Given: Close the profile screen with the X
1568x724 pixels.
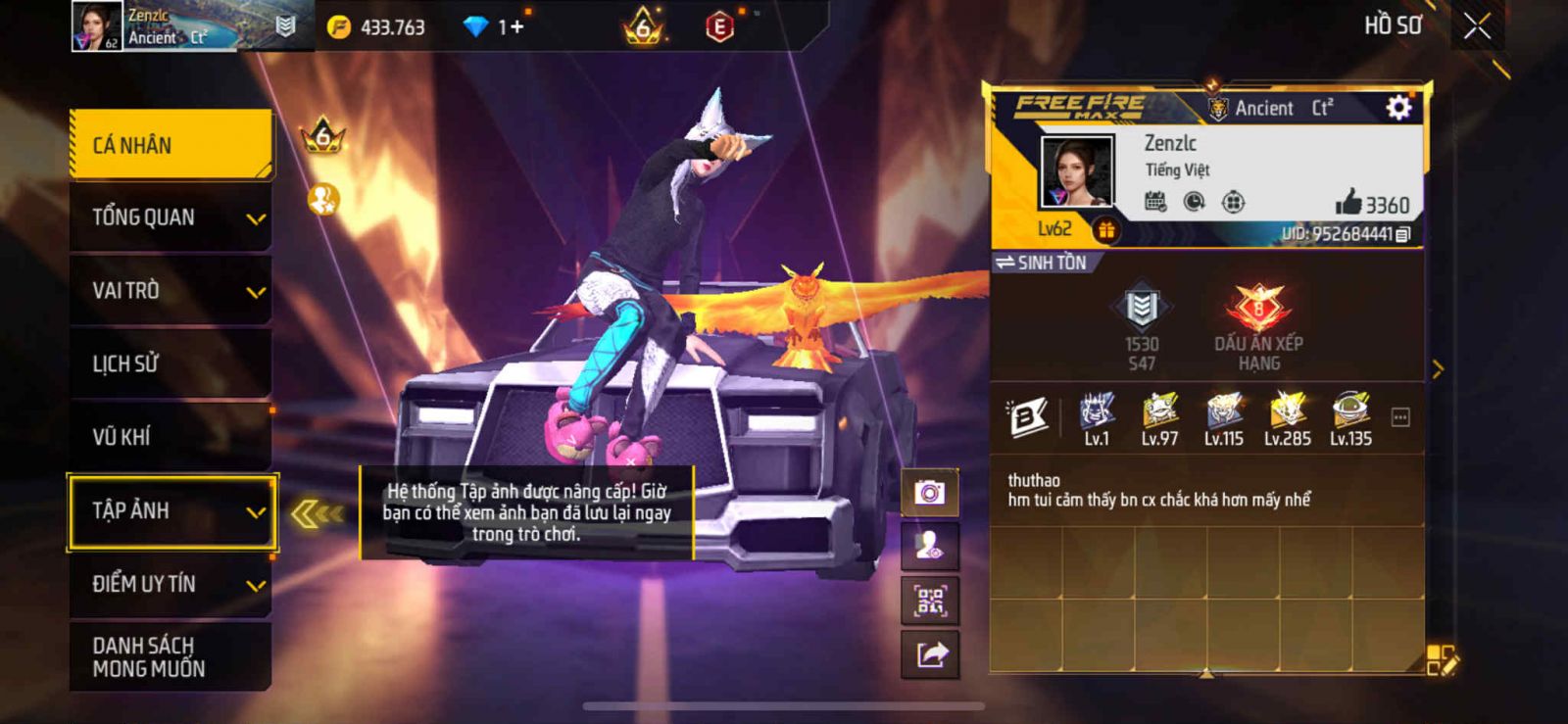Looking at the screenshot, I should 1477,26.
